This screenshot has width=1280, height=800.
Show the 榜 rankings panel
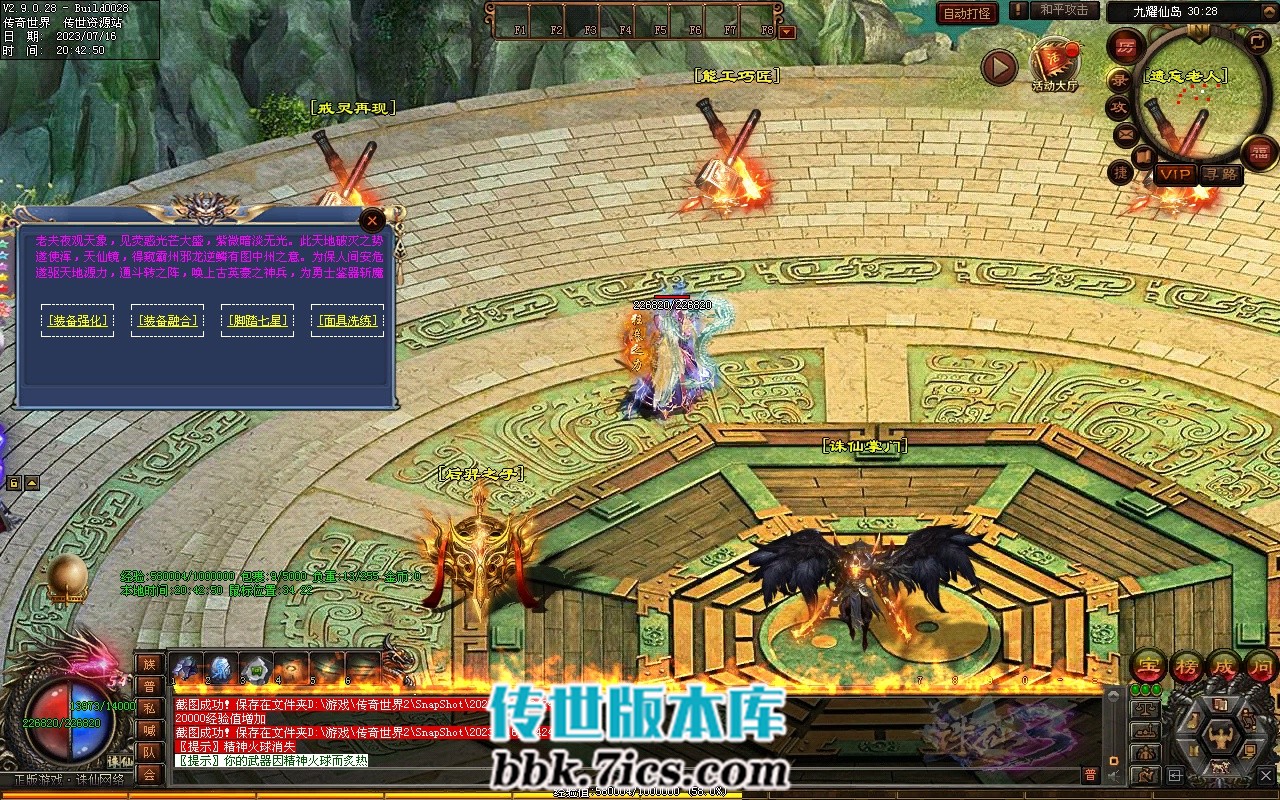click(x=1185, y=665)
